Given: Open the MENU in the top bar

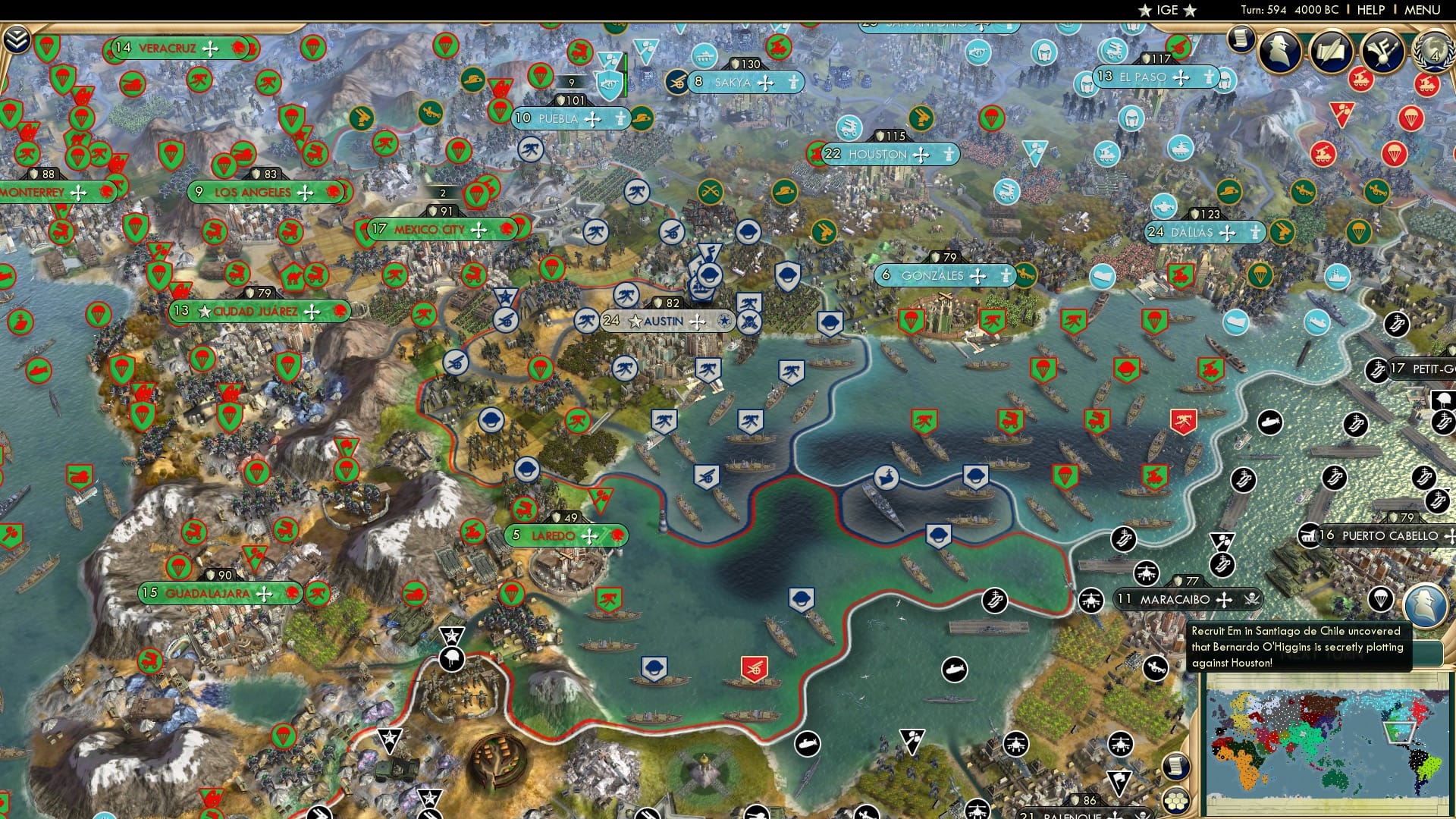Looking at the screenshot, I should click(x=1432, y=10).
